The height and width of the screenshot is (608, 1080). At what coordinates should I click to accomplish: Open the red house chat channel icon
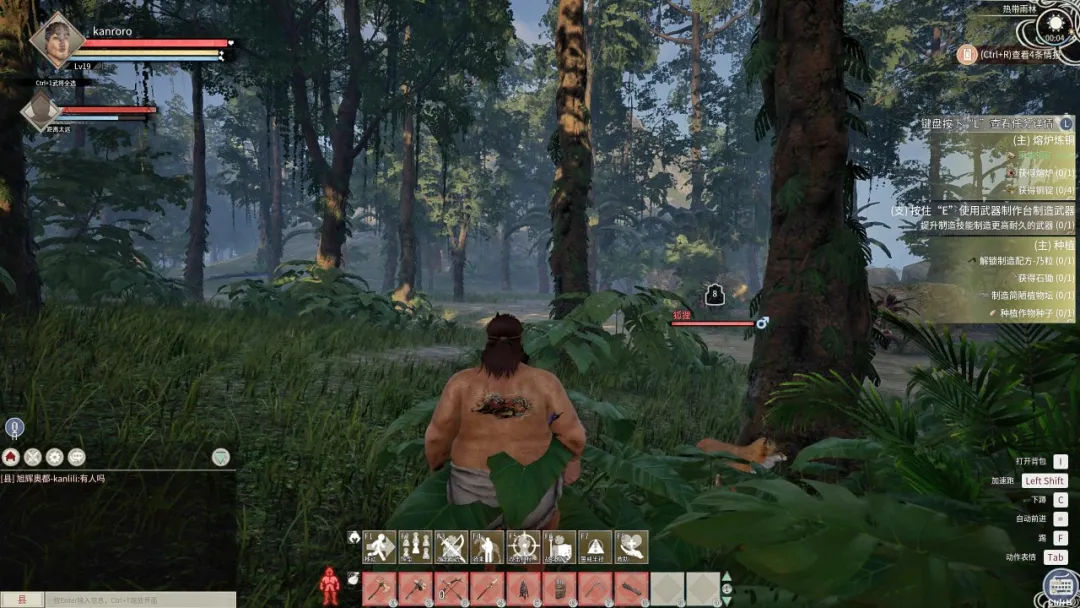coord(11,456)
